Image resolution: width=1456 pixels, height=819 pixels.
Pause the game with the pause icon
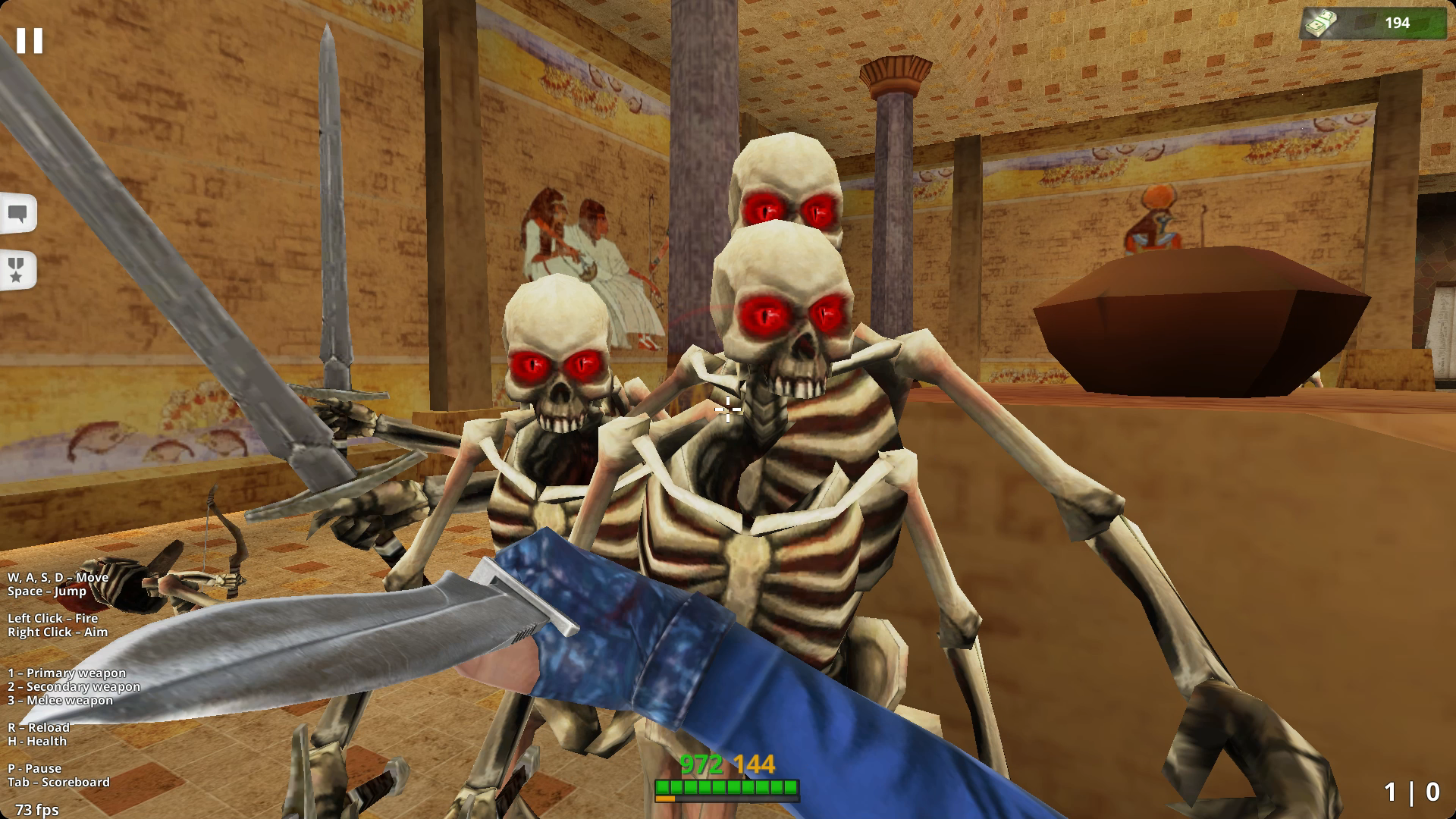29,39
